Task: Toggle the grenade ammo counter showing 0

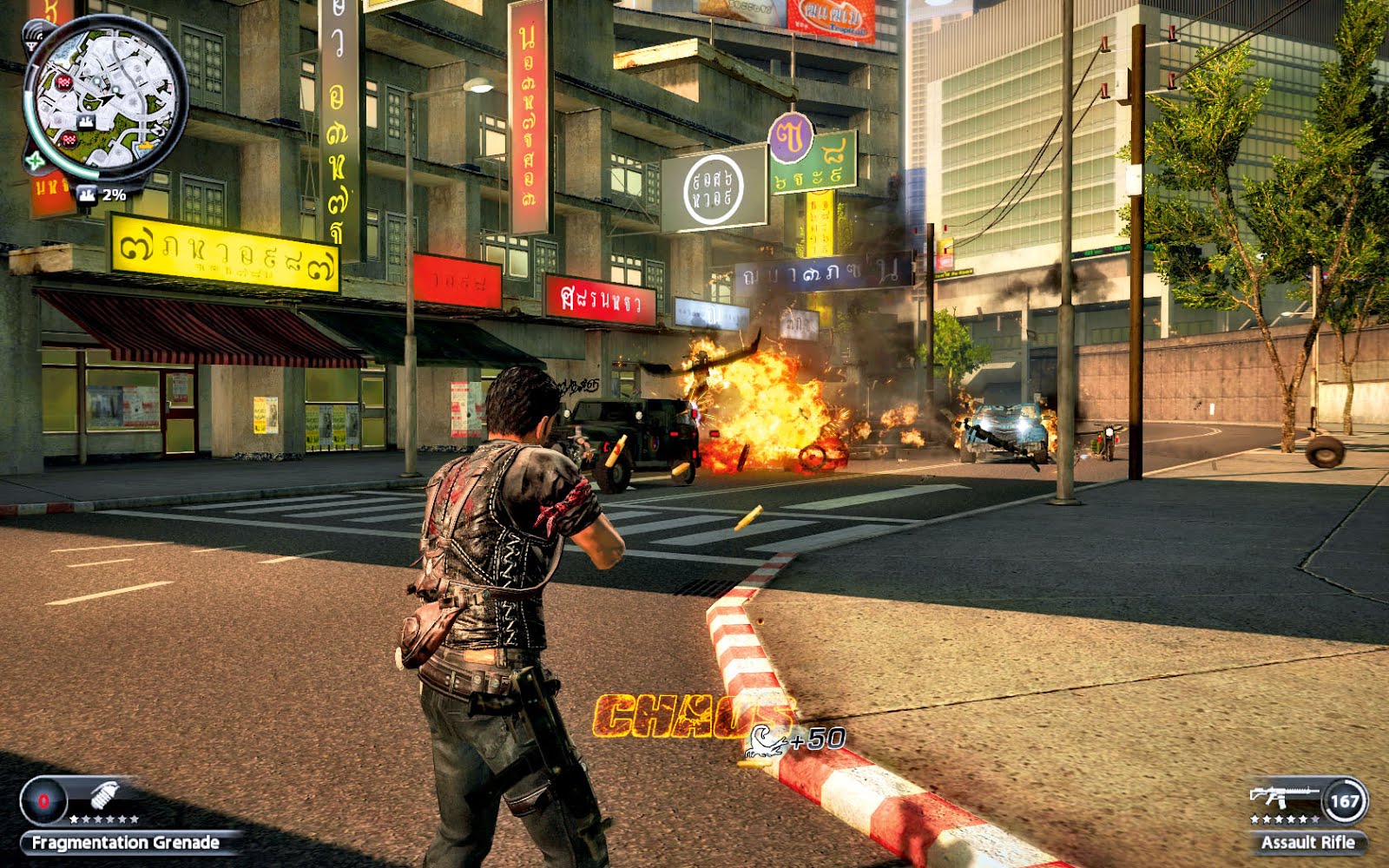Action: (x=42, y=801)
